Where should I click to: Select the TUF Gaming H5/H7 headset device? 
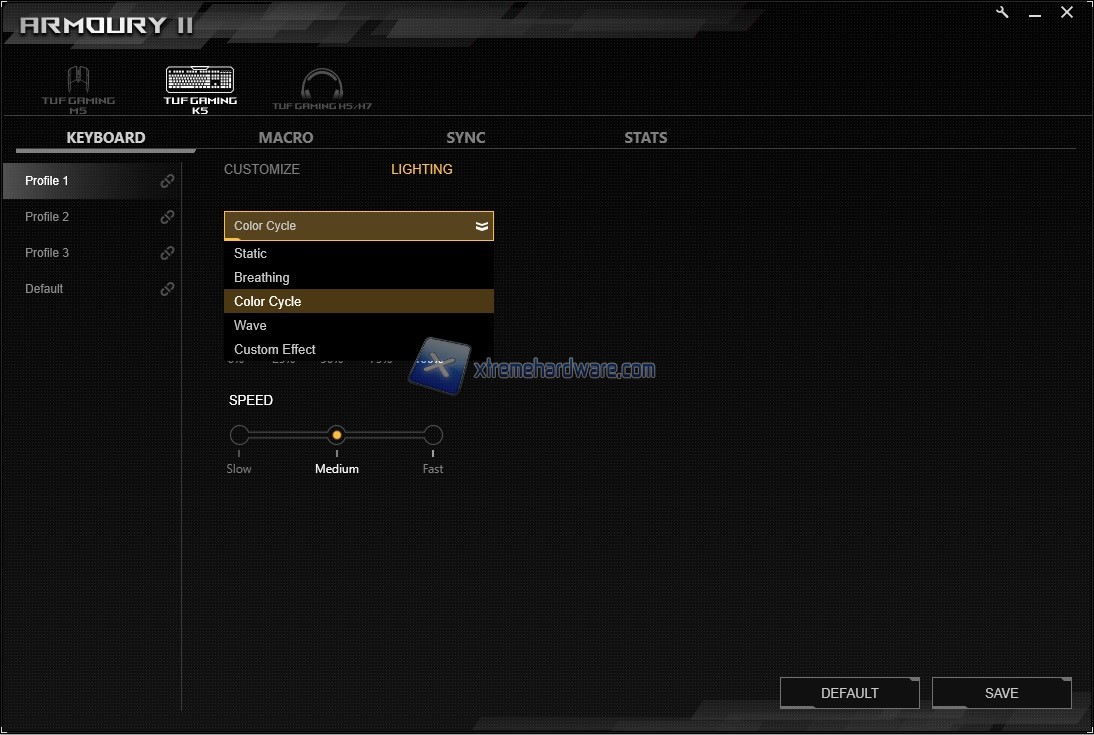(322, 88)
